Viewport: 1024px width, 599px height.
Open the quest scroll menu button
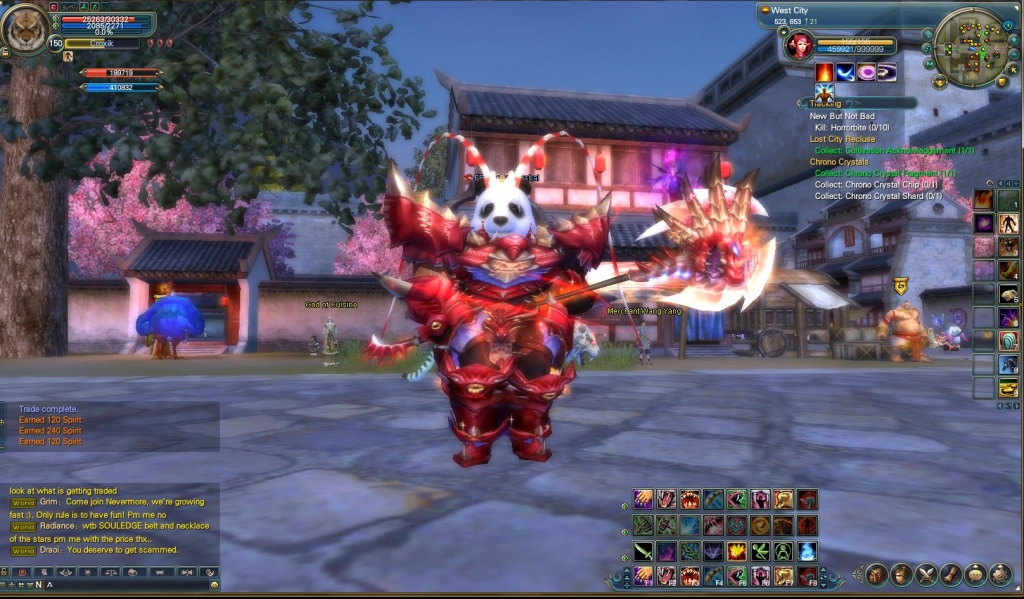tap(949, 574)
